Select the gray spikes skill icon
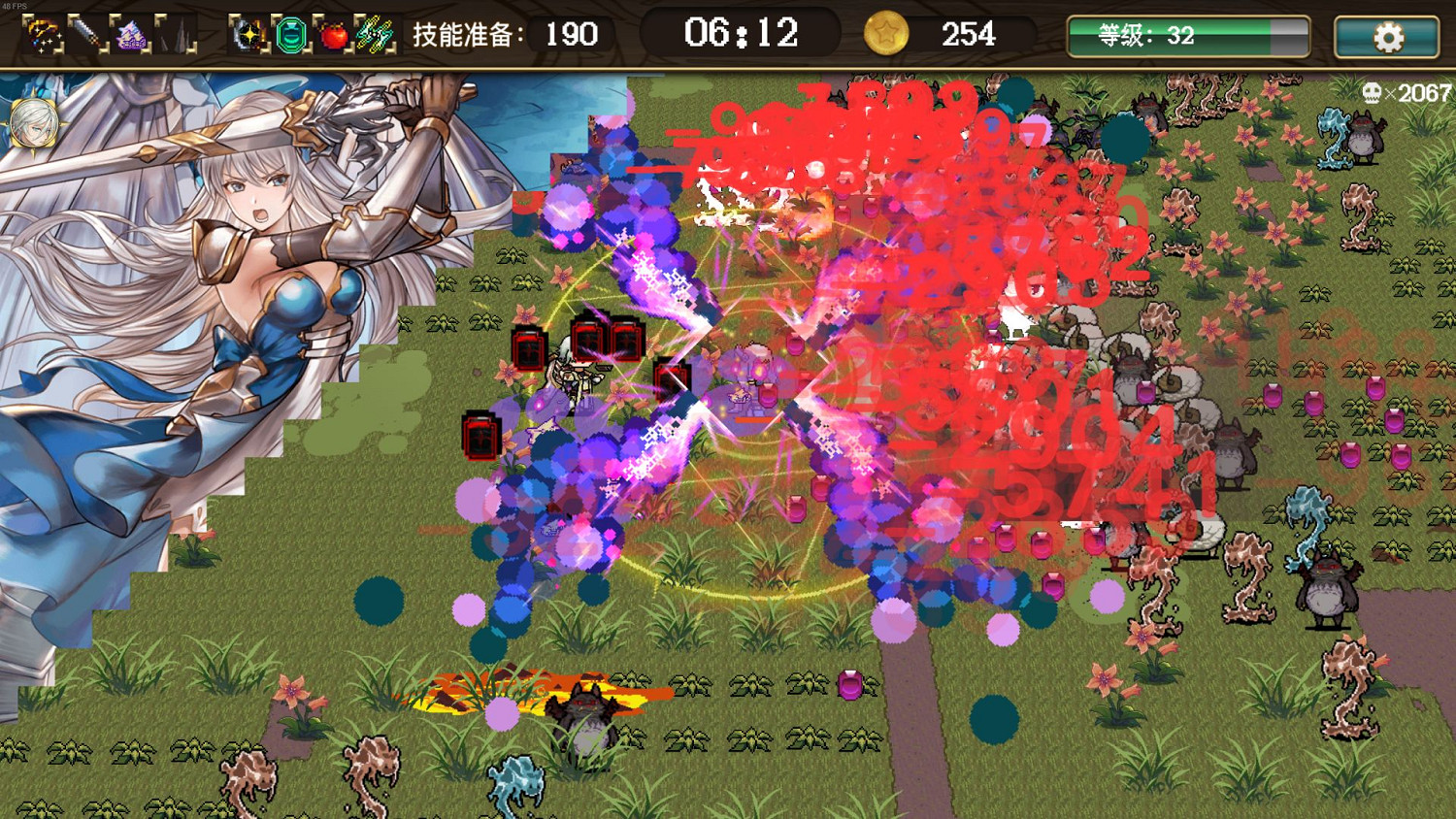This screenshot has height=819, width=1456. coord(175,35)
